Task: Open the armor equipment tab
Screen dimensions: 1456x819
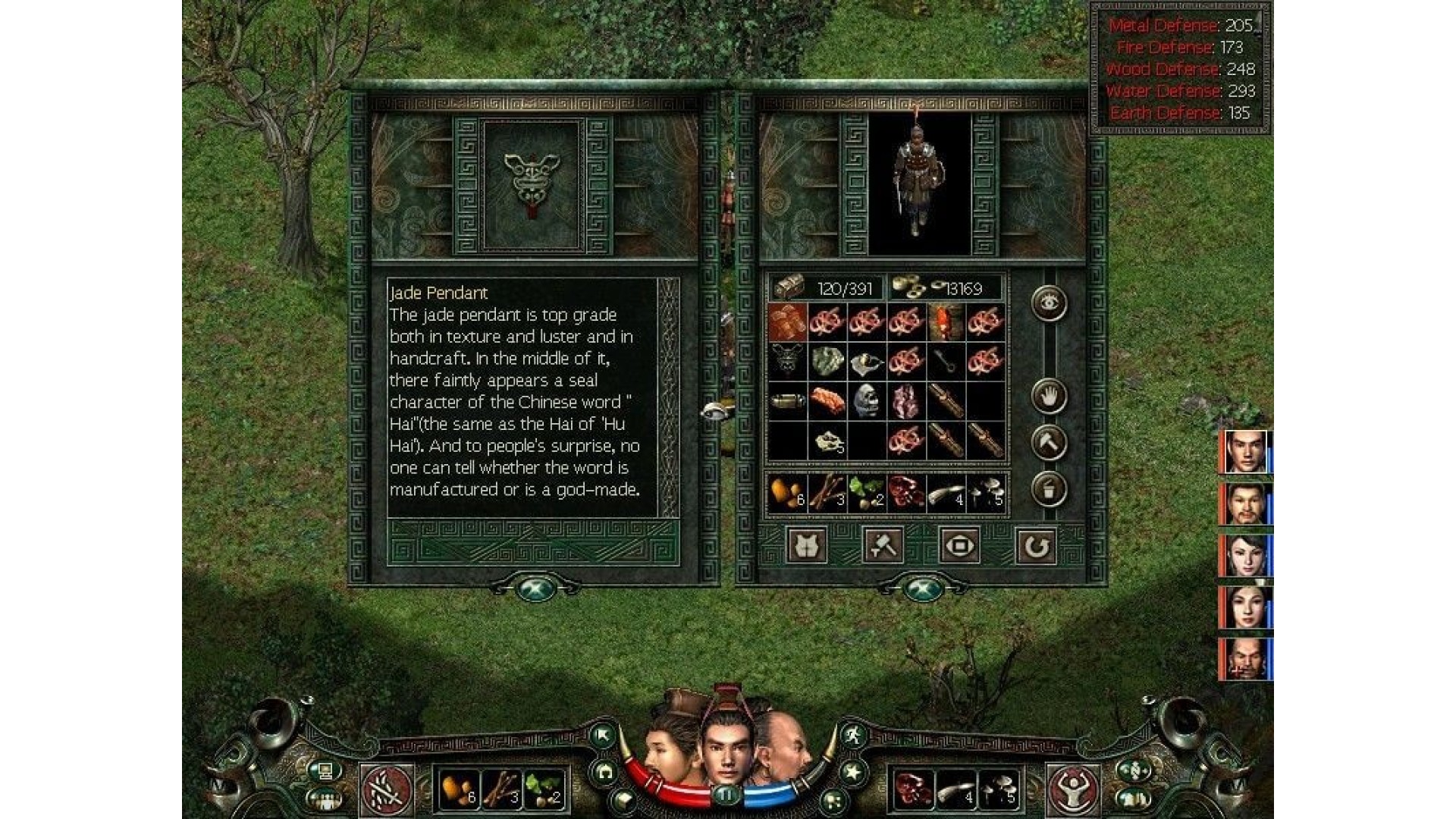Action: (807, 545)
